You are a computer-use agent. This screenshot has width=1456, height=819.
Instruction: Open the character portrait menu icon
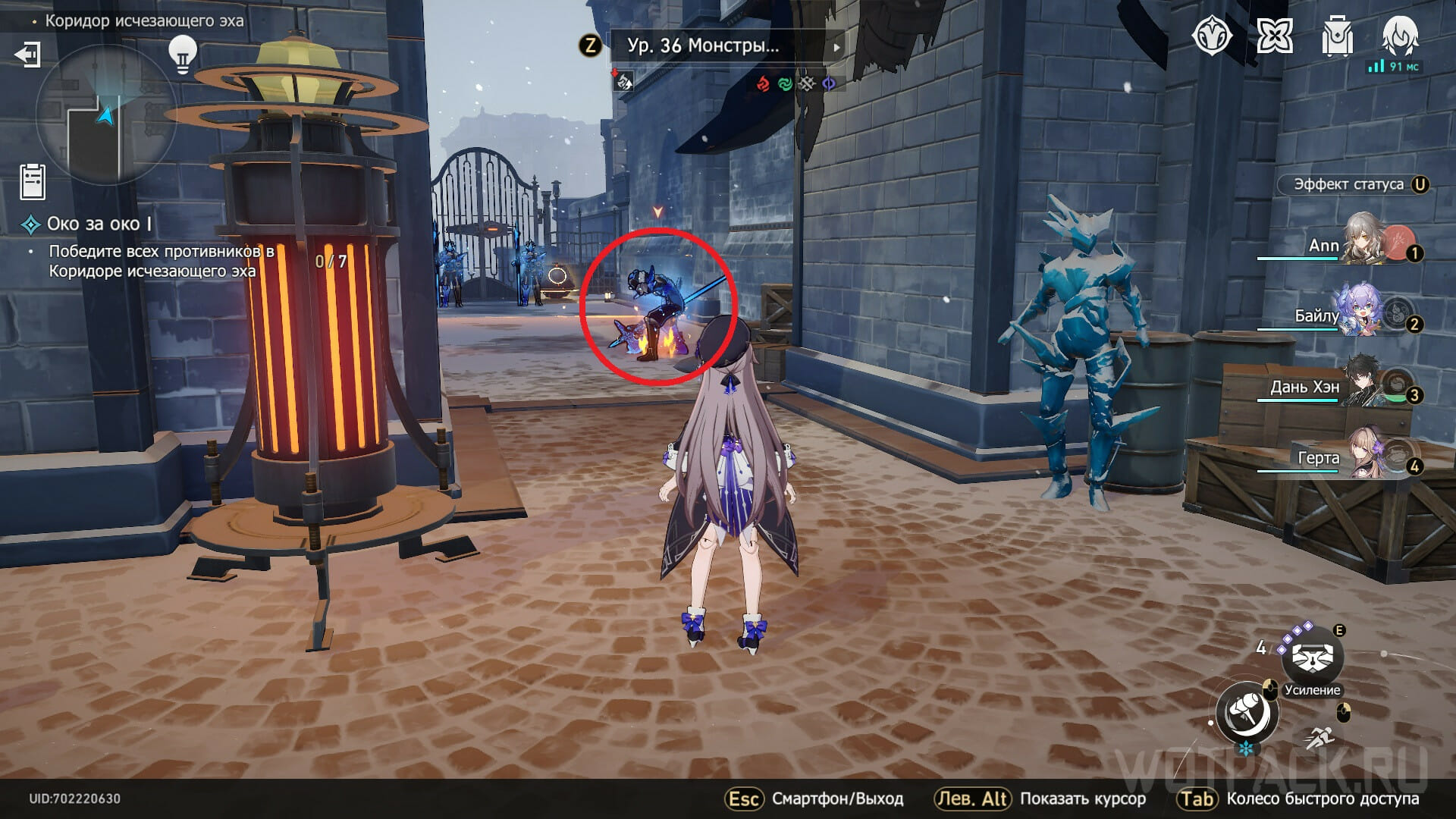pyautogui.click(x=1400, y=36)
